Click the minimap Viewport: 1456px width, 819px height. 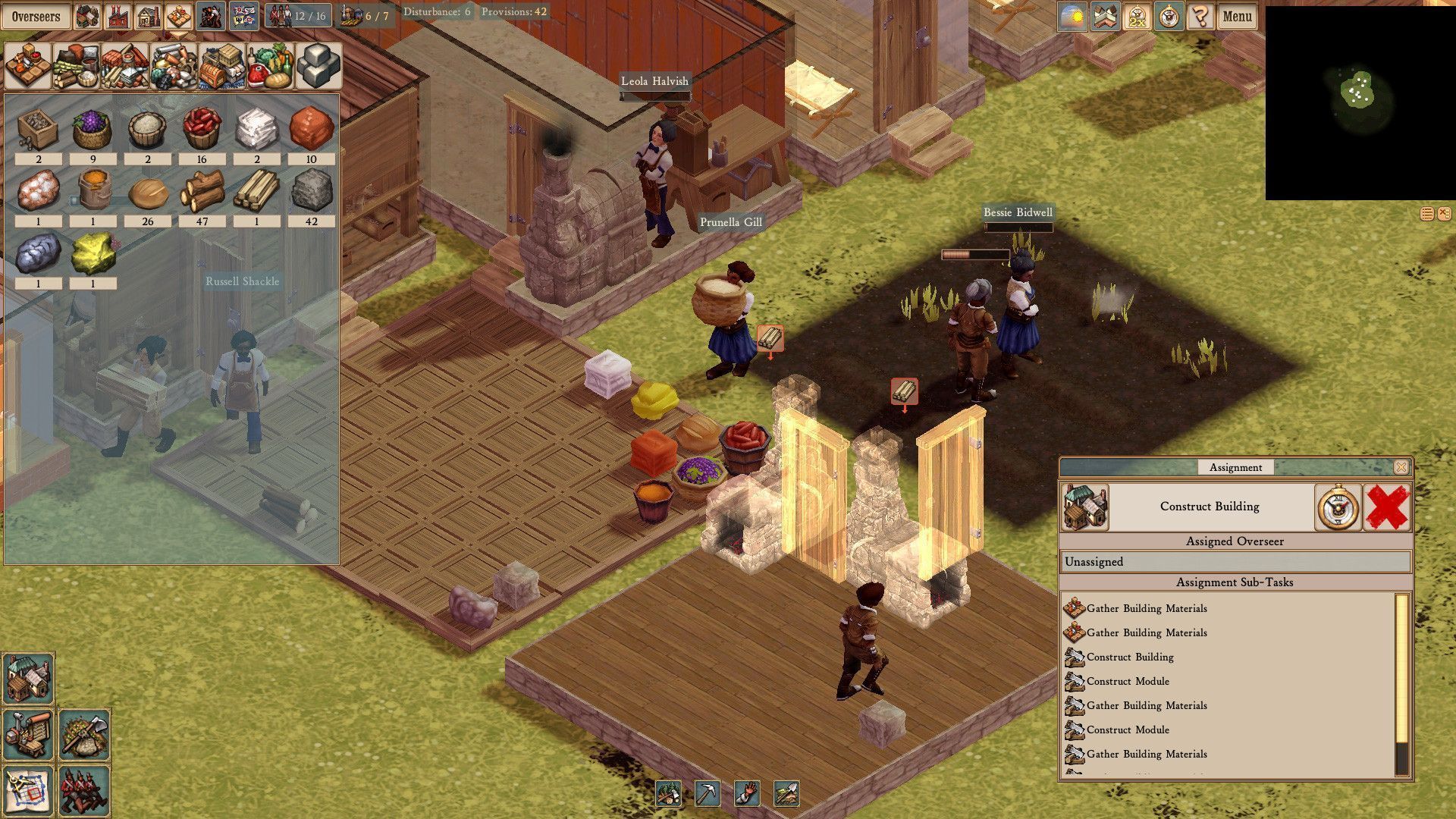(1360, 102)
